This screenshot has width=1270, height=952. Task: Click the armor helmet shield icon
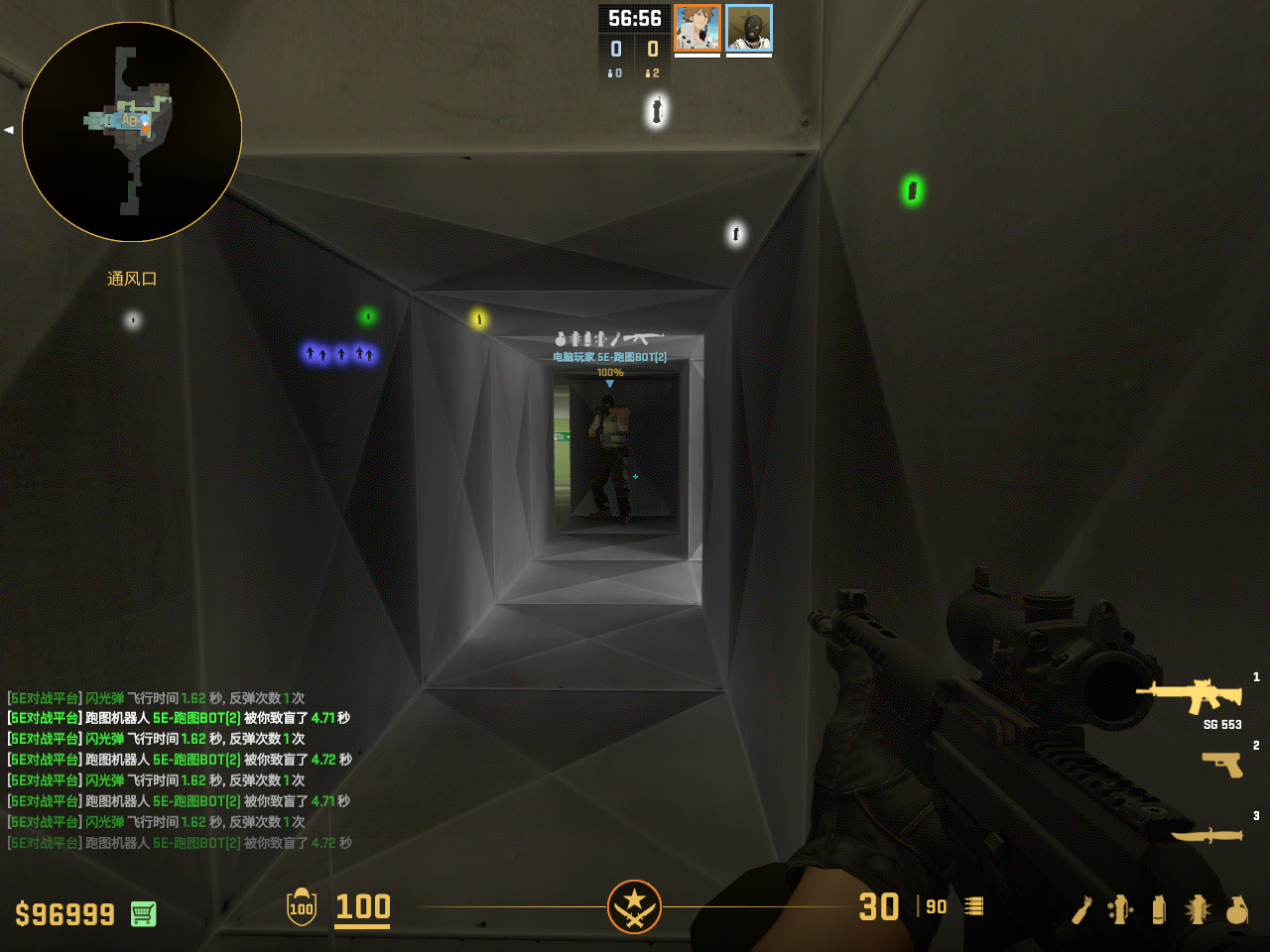click(302, 906)
